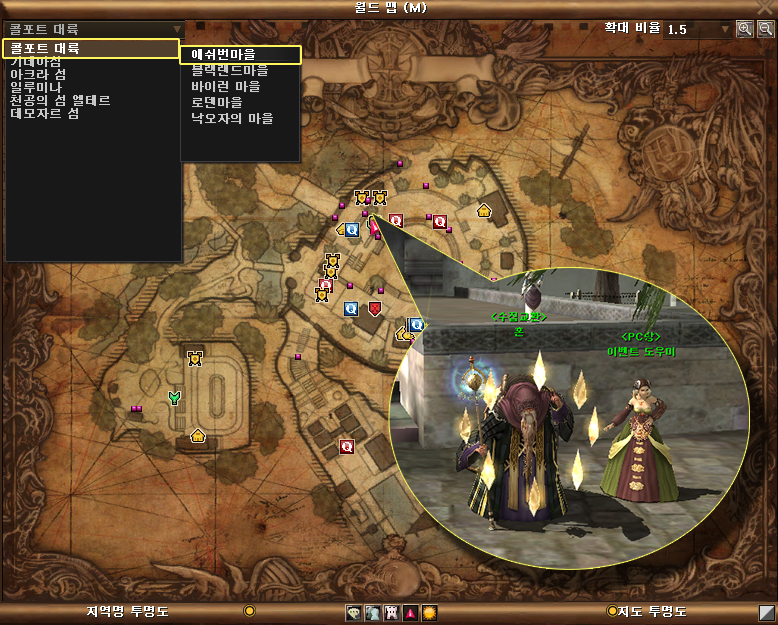Pick 일루미나 from the region list

(x=36, y=88)
